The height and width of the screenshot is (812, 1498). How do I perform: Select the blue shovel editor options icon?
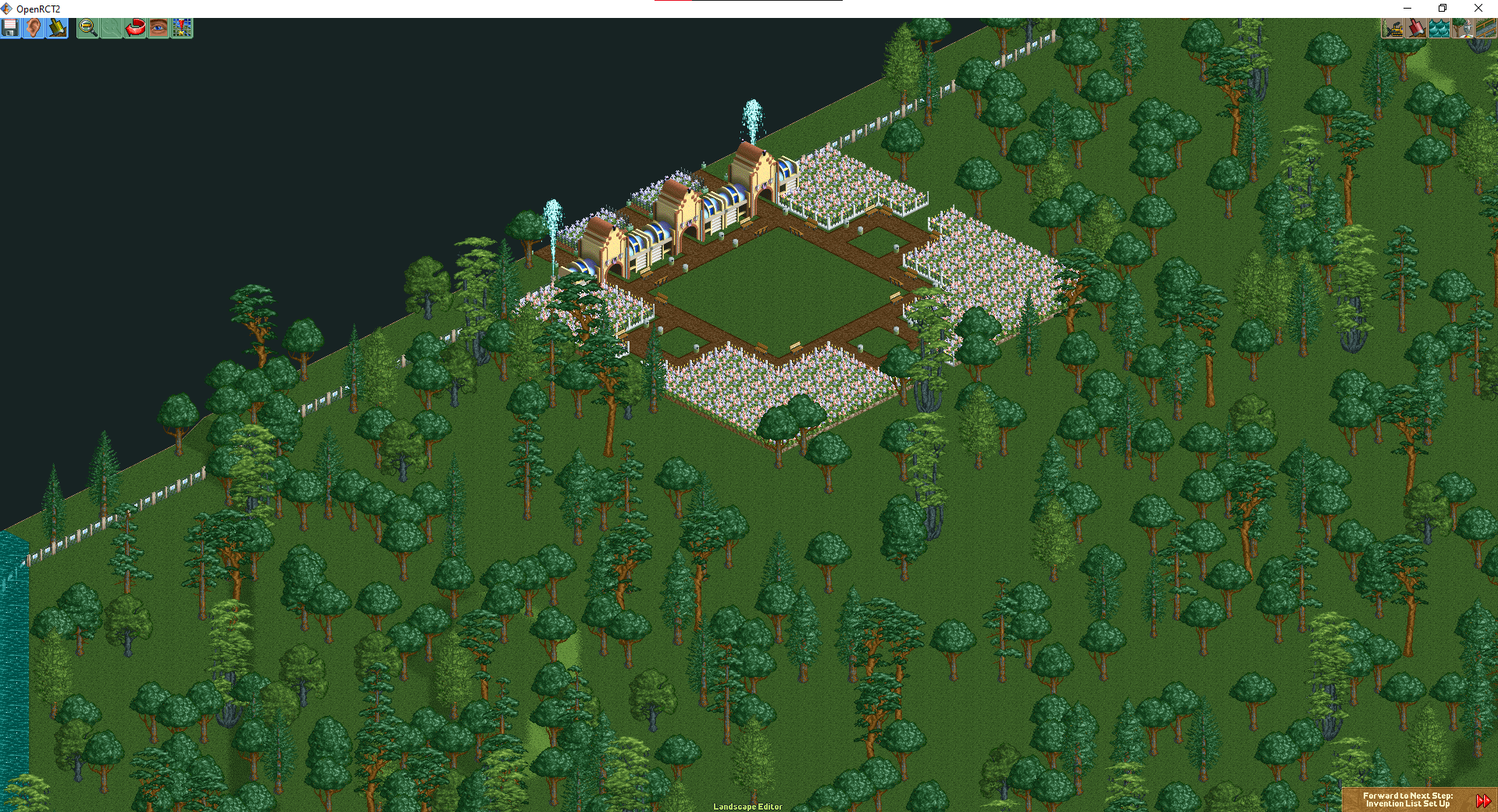pyautogui.click(x=56, y=28)
